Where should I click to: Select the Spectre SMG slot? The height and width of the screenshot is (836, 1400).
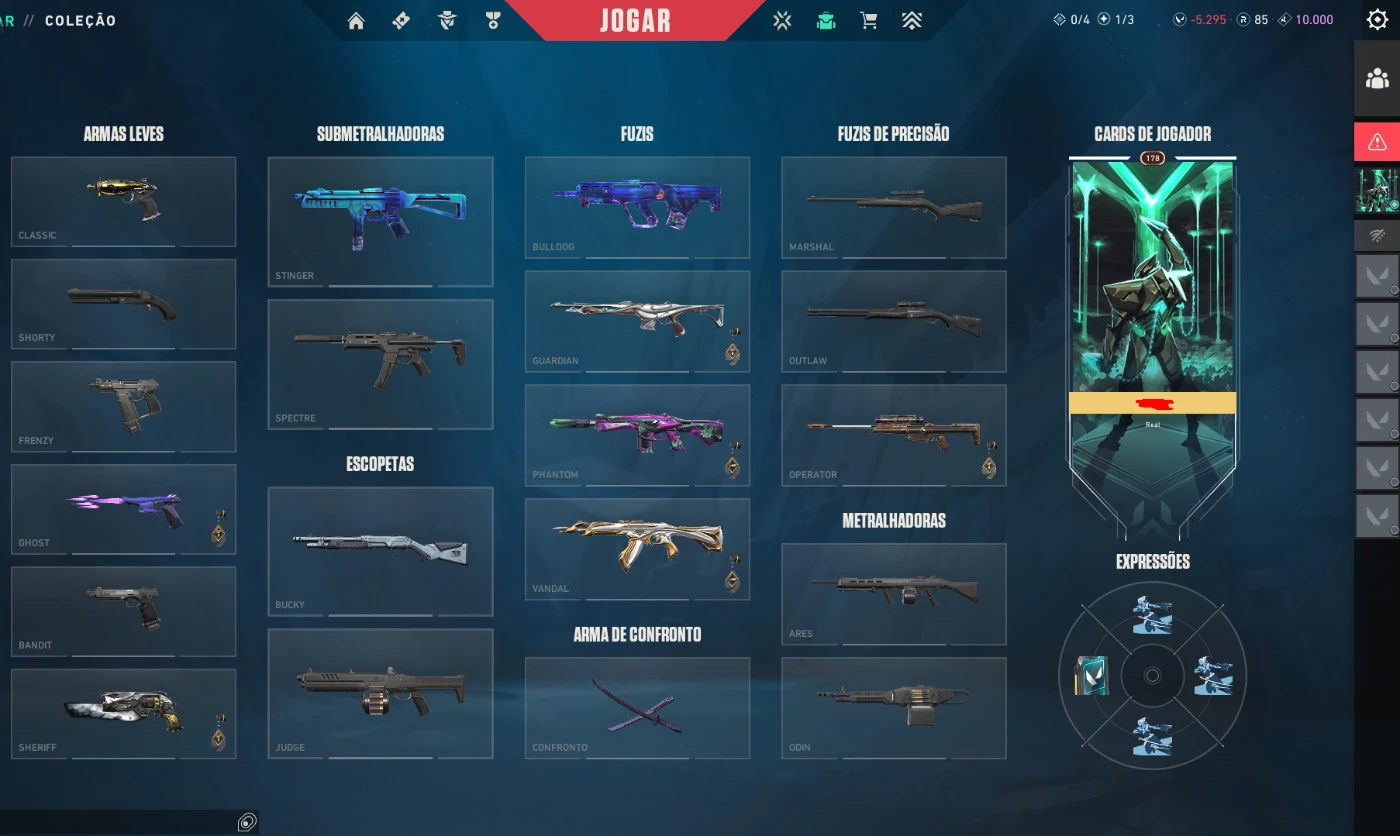click(380, 364)
